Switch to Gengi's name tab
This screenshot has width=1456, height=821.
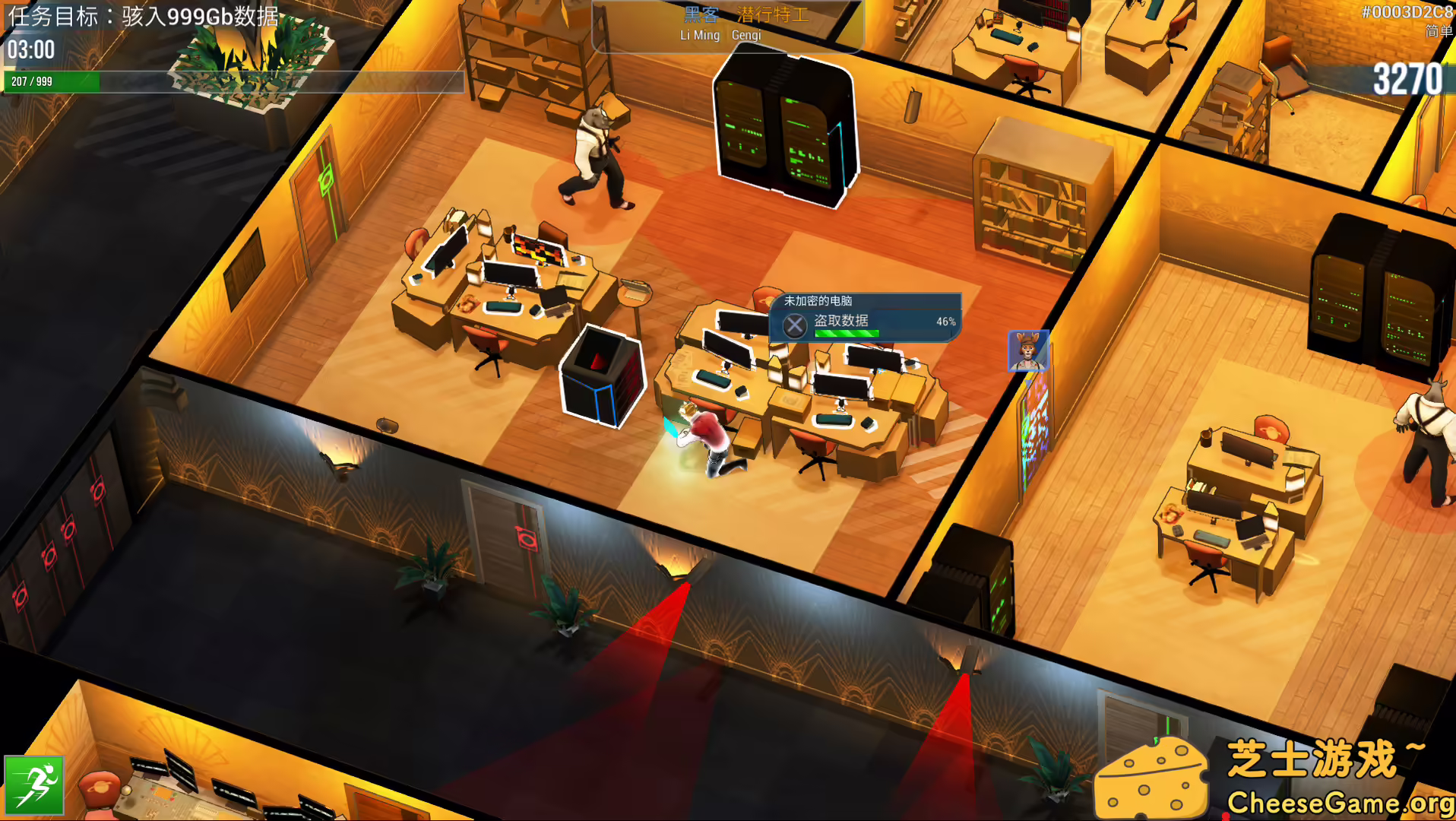tap(745, 35)
